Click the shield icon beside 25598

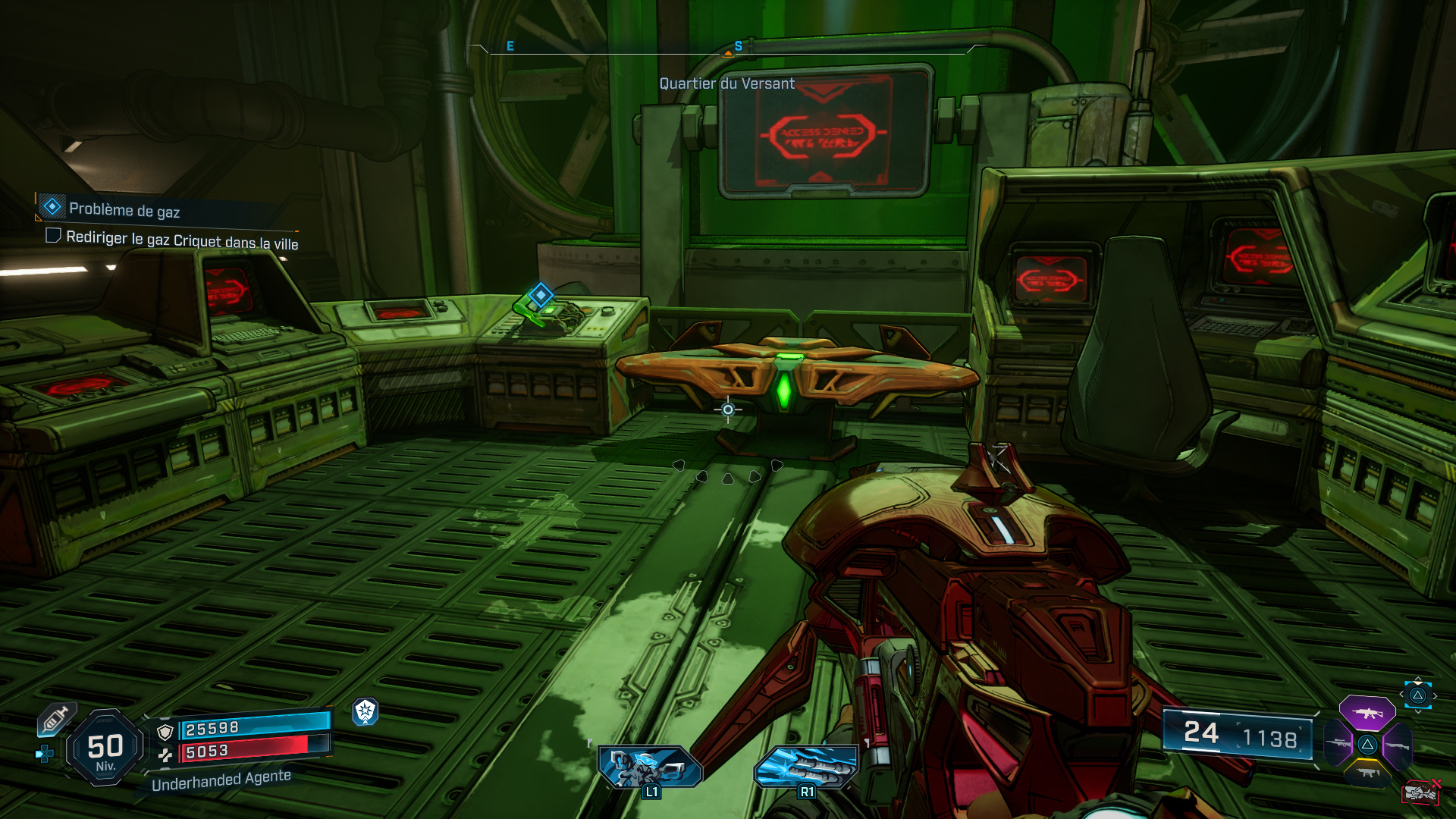165,733
